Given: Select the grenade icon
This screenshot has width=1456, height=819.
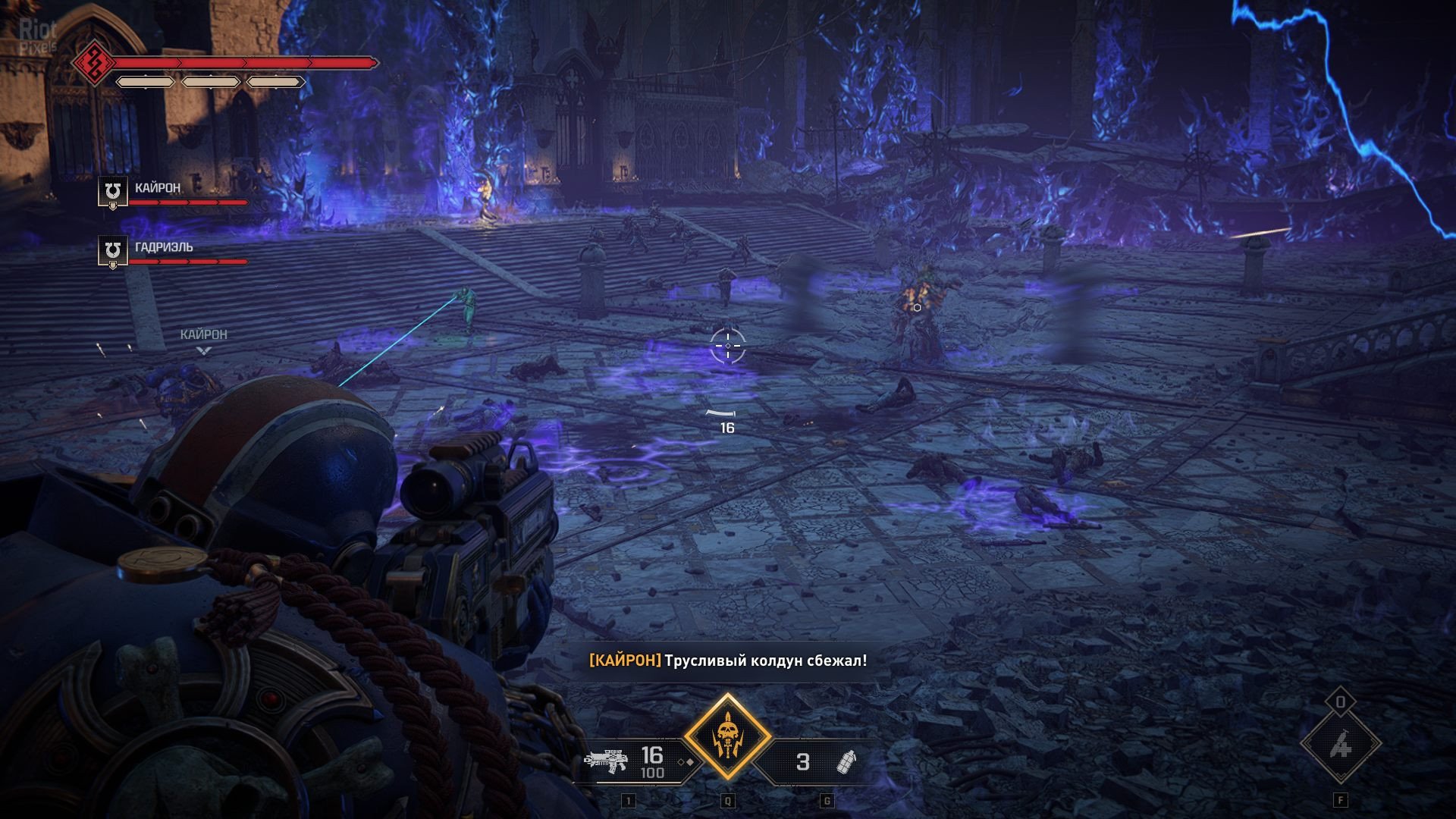Looking at the screenshot, I should [x=846, y=761].
